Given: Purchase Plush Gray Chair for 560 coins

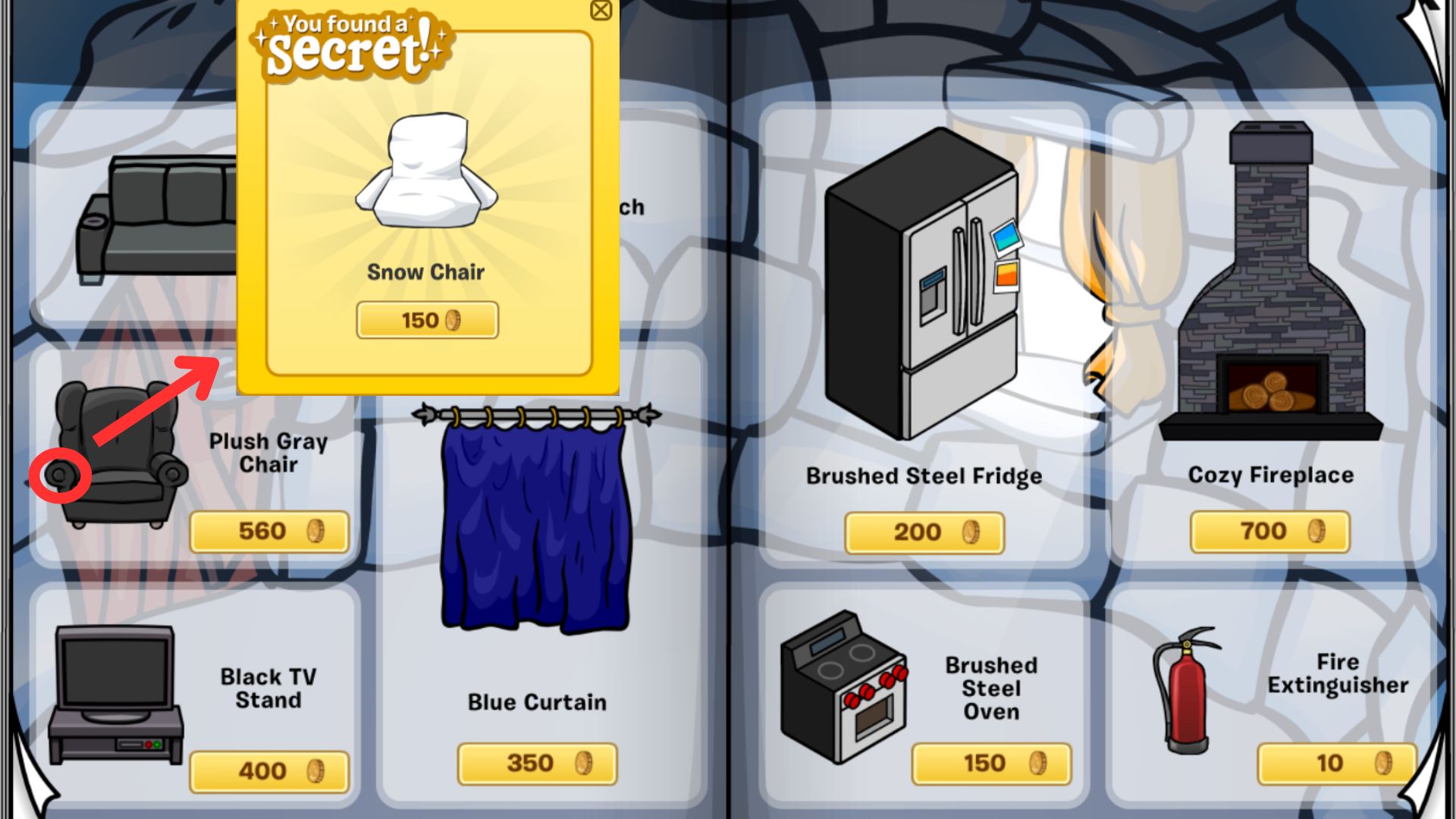Looking at the screenshot, I should pyautogui.click(x=269, y=531).
